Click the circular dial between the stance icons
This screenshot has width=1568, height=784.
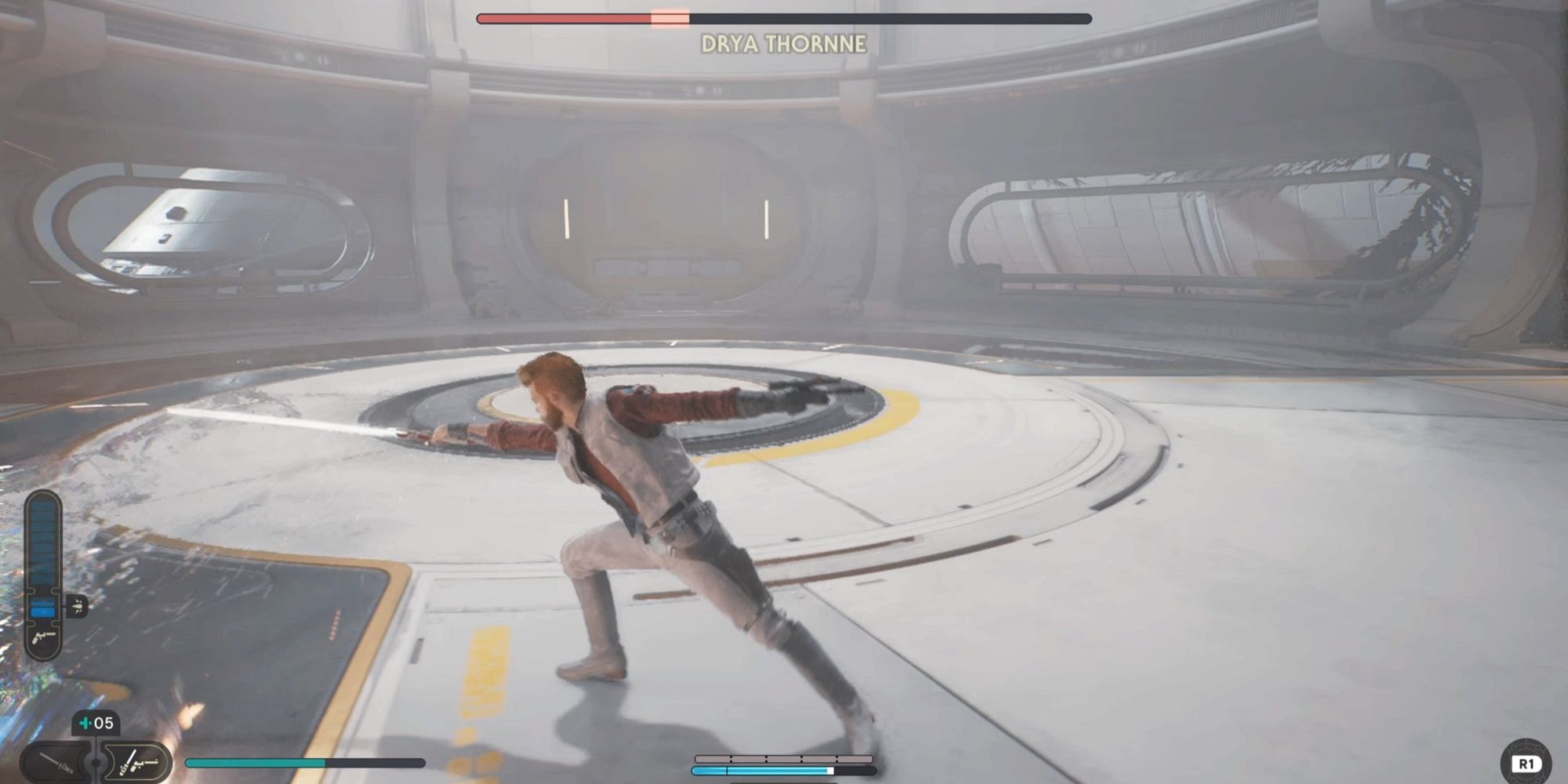pyautogui.click(x=95, y=764)
